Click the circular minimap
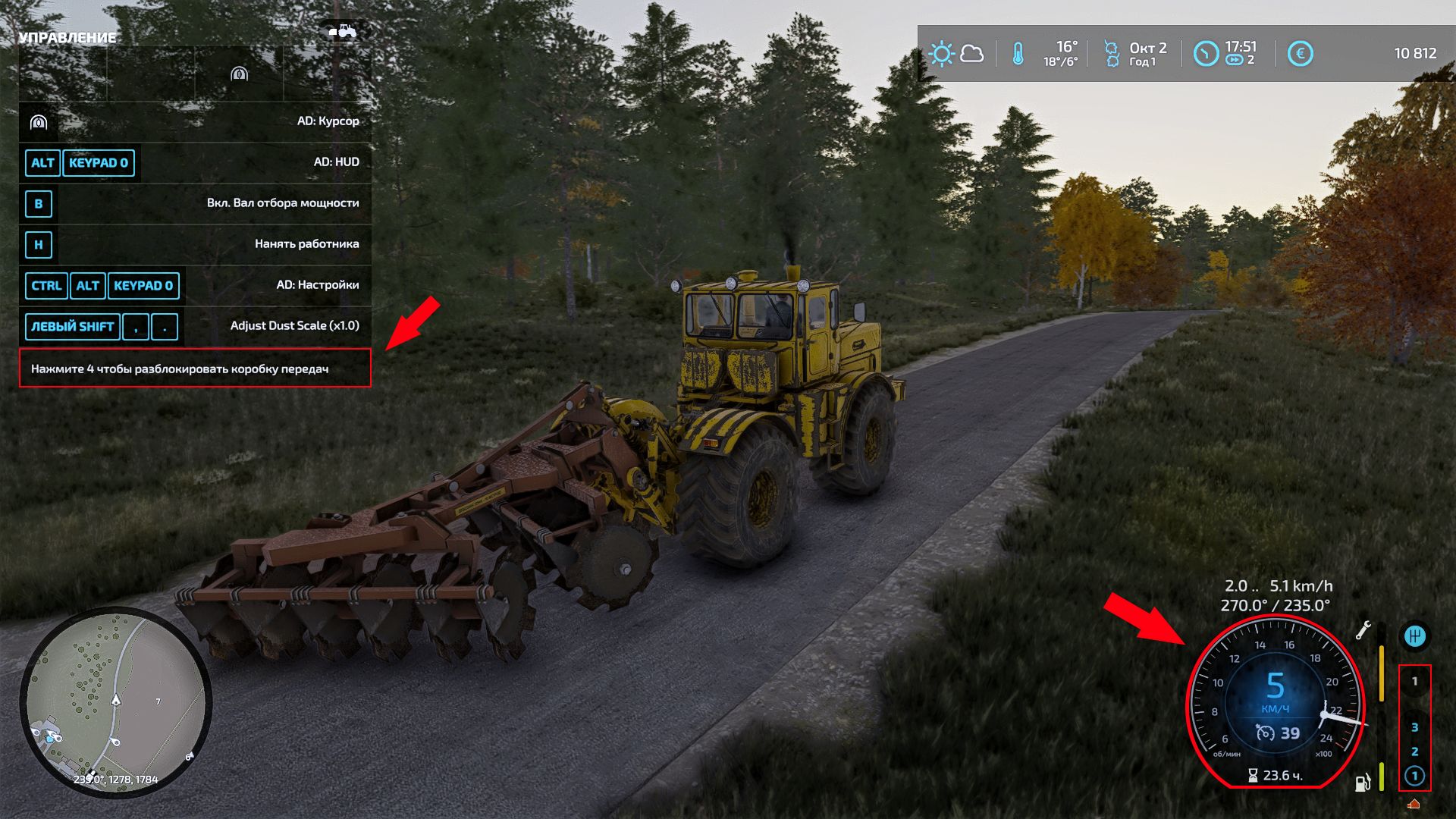1456x819 pixels. point(115,702)
